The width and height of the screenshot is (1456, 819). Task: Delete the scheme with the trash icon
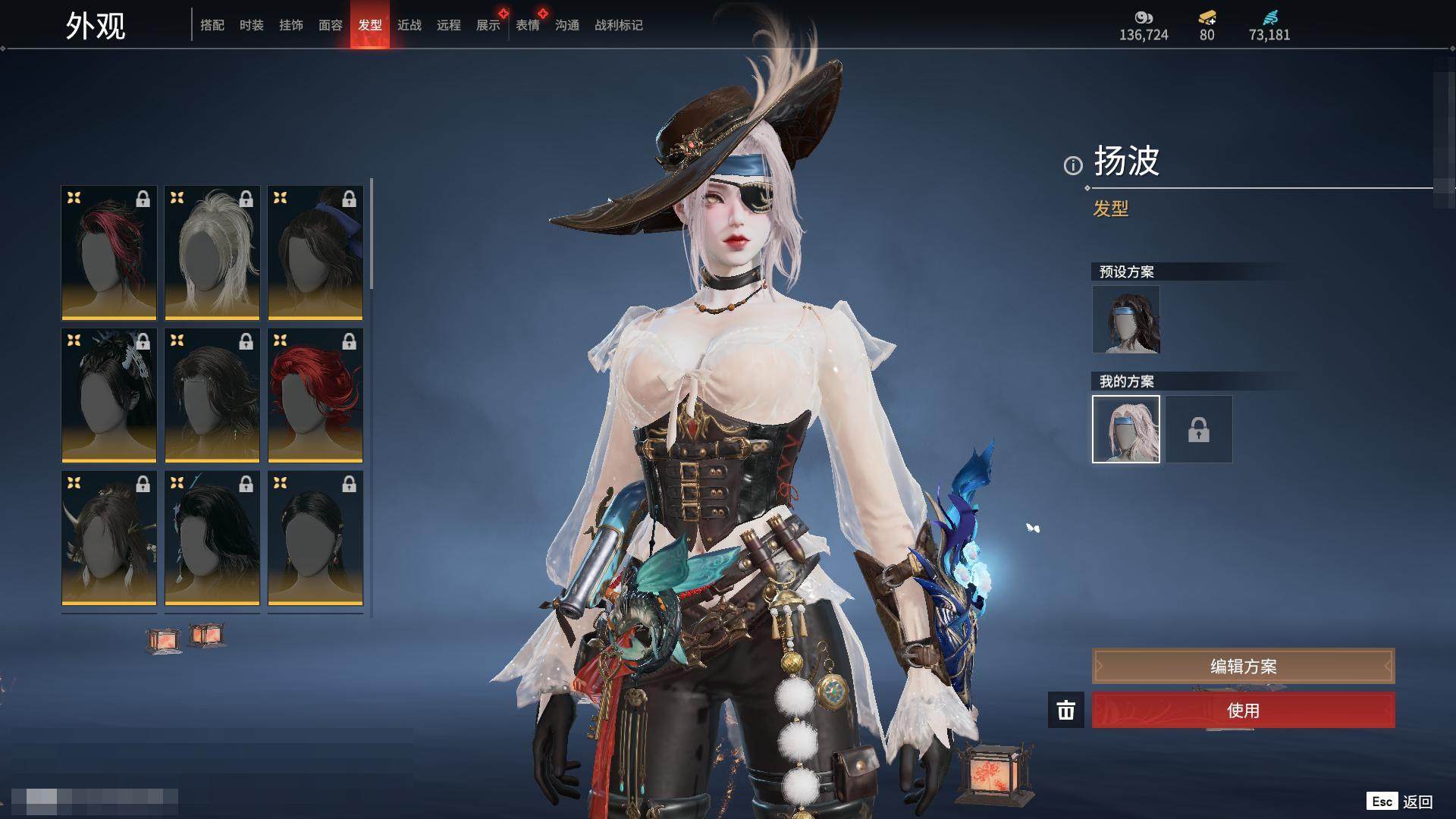coord(1066,711)
